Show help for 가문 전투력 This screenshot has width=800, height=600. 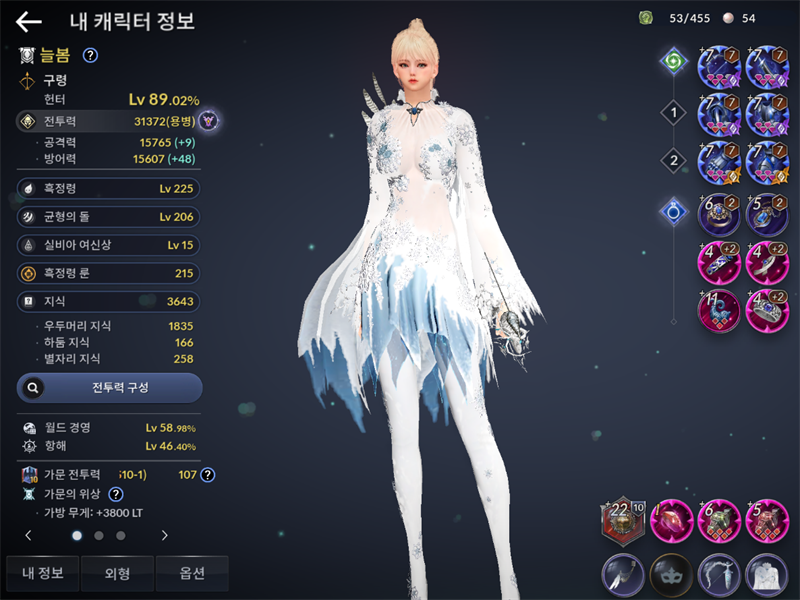pos(208,474)
